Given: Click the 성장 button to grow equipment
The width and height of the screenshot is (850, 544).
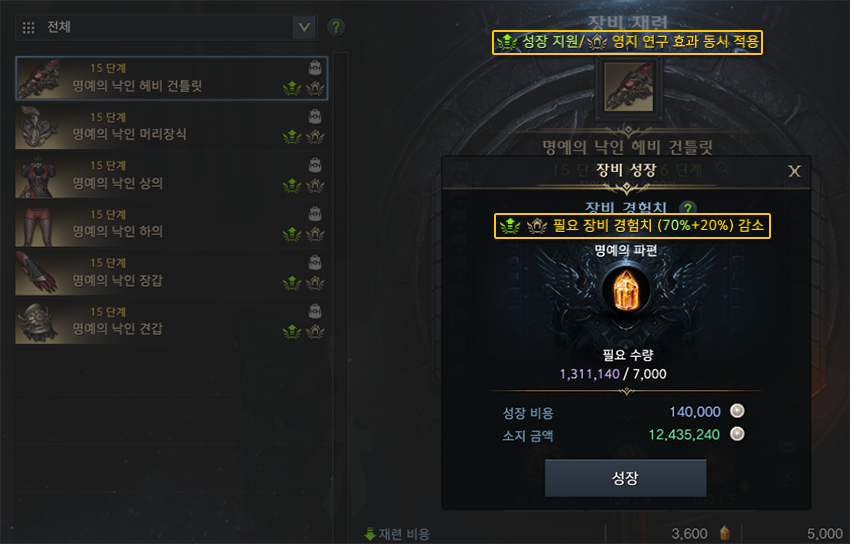Looking at the screenshot, I should pyautogui.click(x=625, y=478).
